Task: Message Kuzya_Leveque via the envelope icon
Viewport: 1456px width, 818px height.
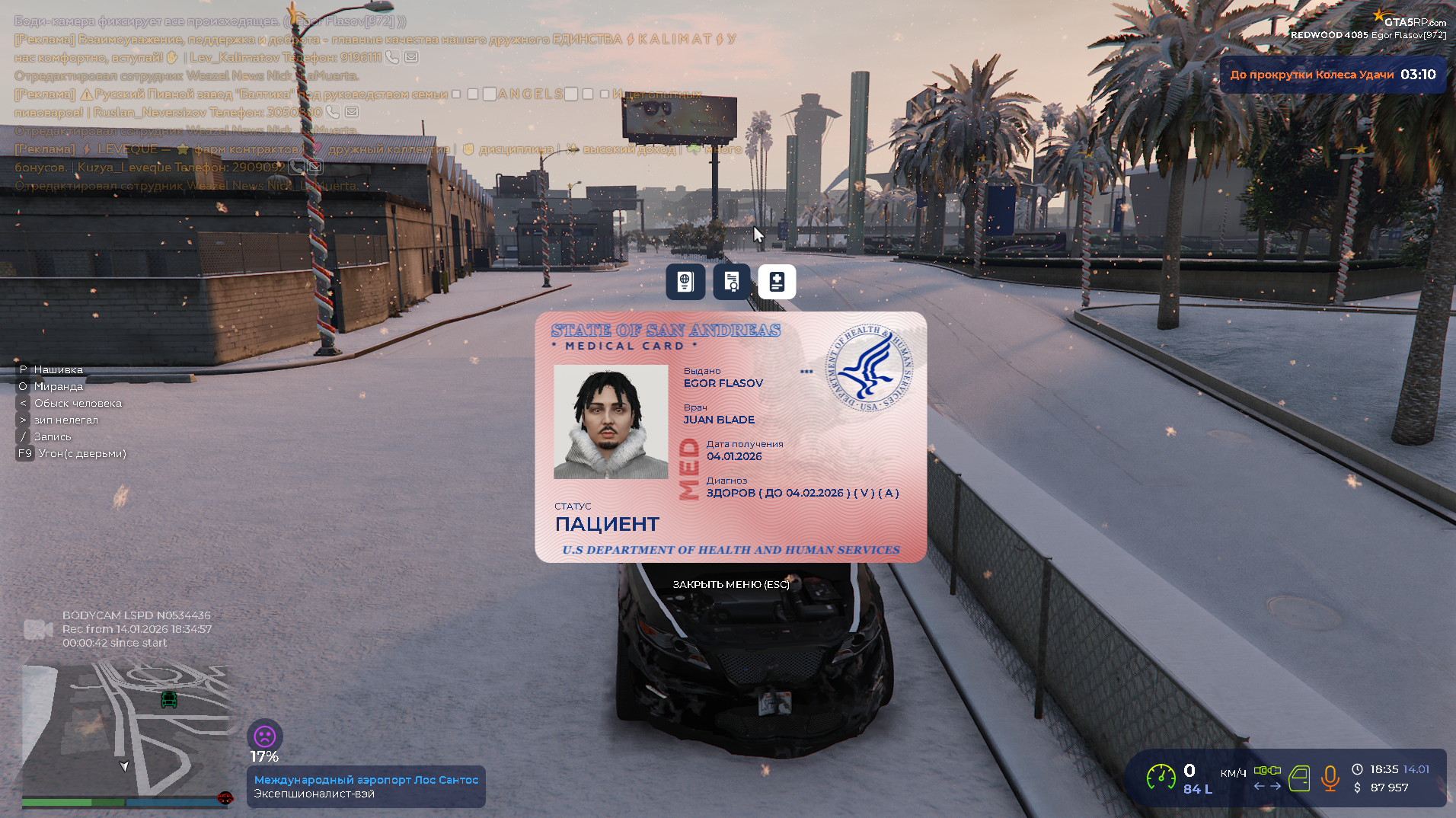Action: pos(315,167)
